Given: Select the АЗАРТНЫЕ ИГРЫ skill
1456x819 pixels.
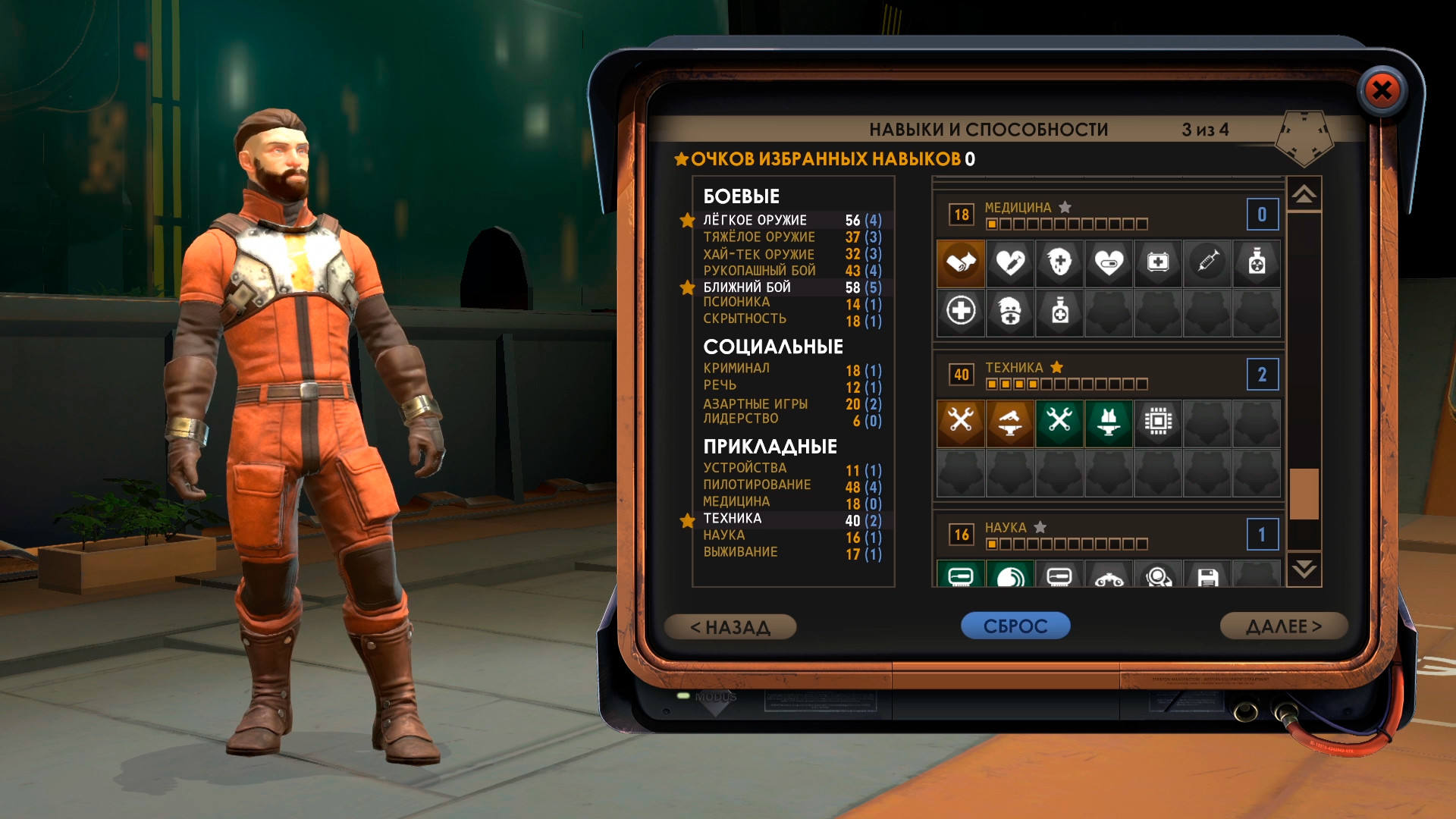Looking at the screenshot, I should pyautogui.click(x=789, y=404).
